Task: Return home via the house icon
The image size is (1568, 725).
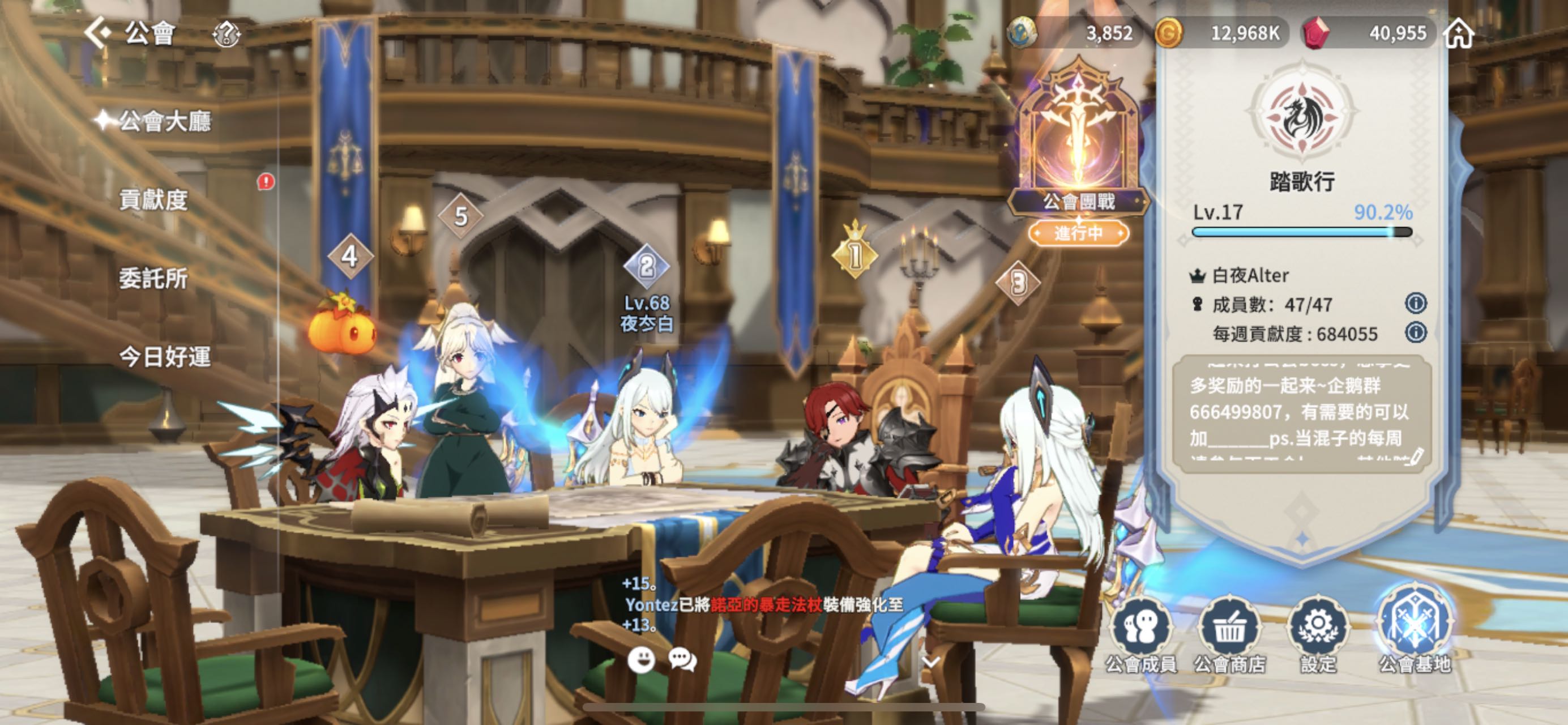Action: (1459, 33)
